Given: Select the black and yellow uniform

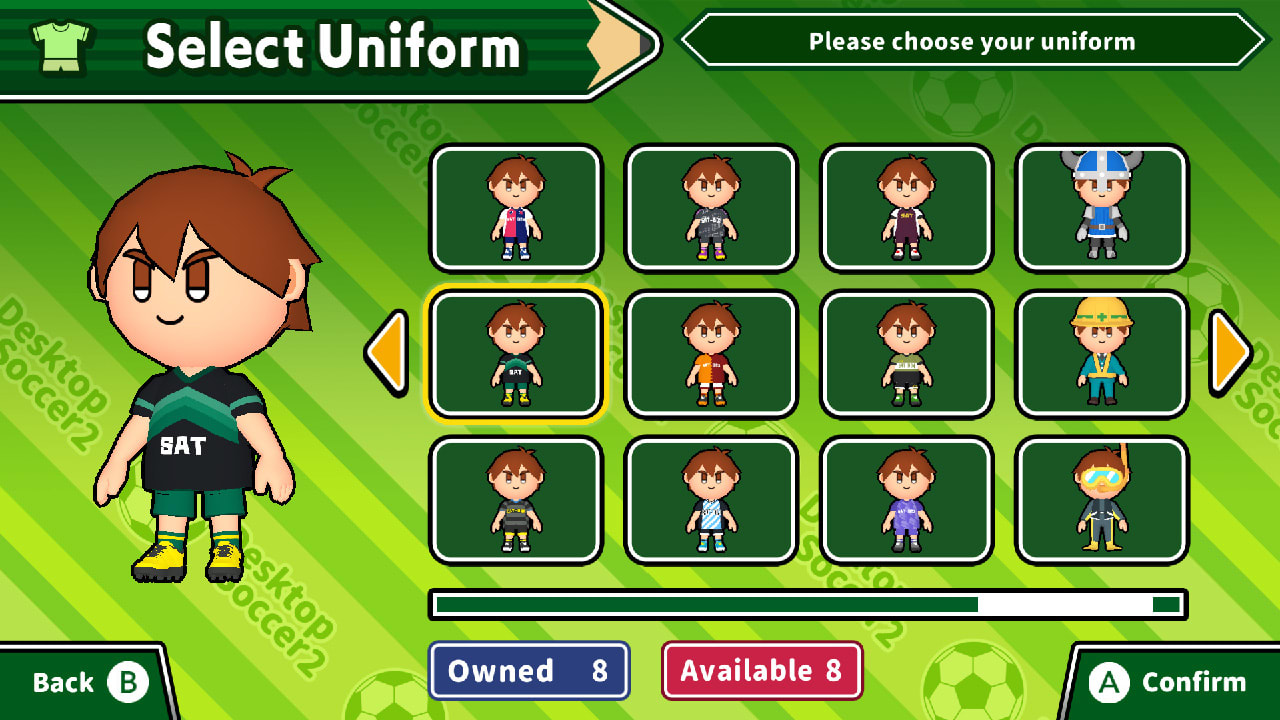Looking at the screenshot, I should [x=515, y=500].
